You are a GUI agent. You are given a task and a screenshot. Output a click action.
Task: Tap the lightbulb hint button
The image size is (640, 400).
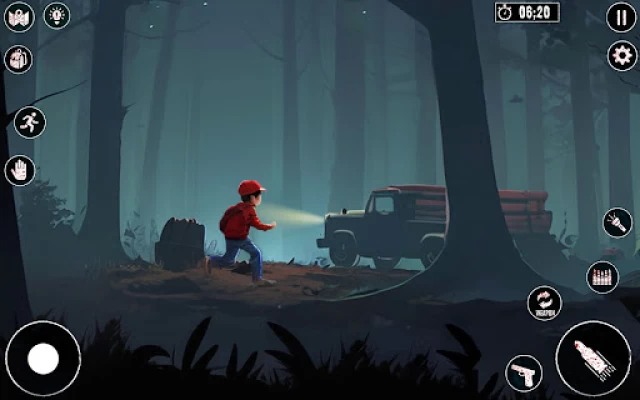57,16
